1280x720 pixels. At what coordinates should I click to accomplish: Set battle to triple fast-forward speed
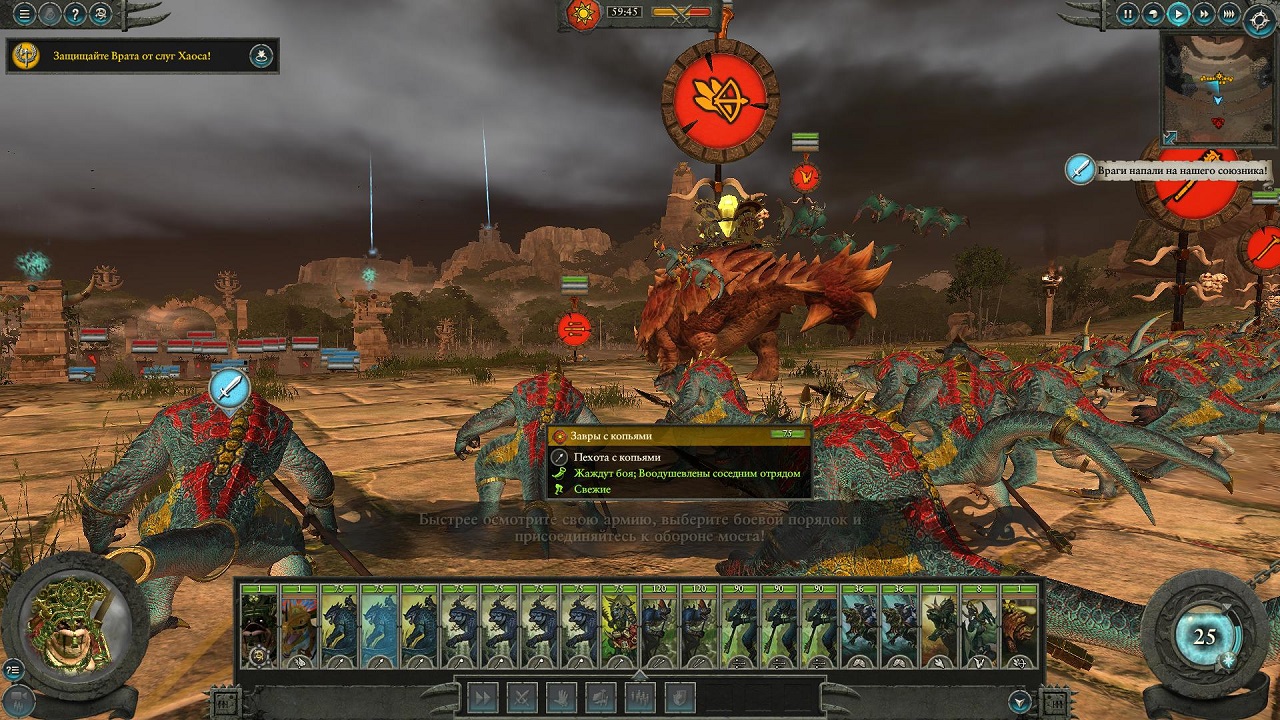pos(1229,14)
